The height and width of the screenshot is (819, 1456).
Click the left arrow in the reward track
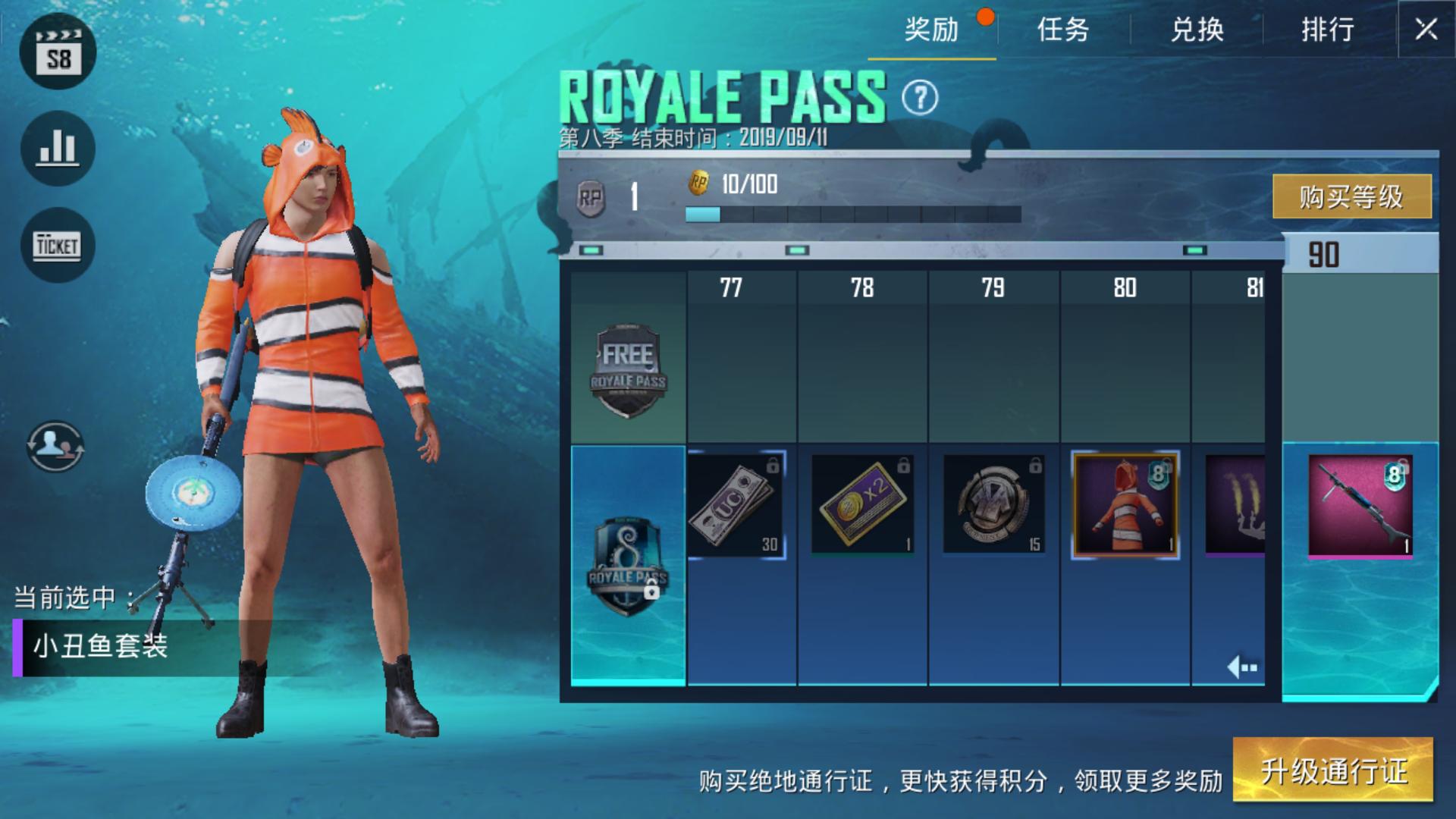pos(1241,667)
